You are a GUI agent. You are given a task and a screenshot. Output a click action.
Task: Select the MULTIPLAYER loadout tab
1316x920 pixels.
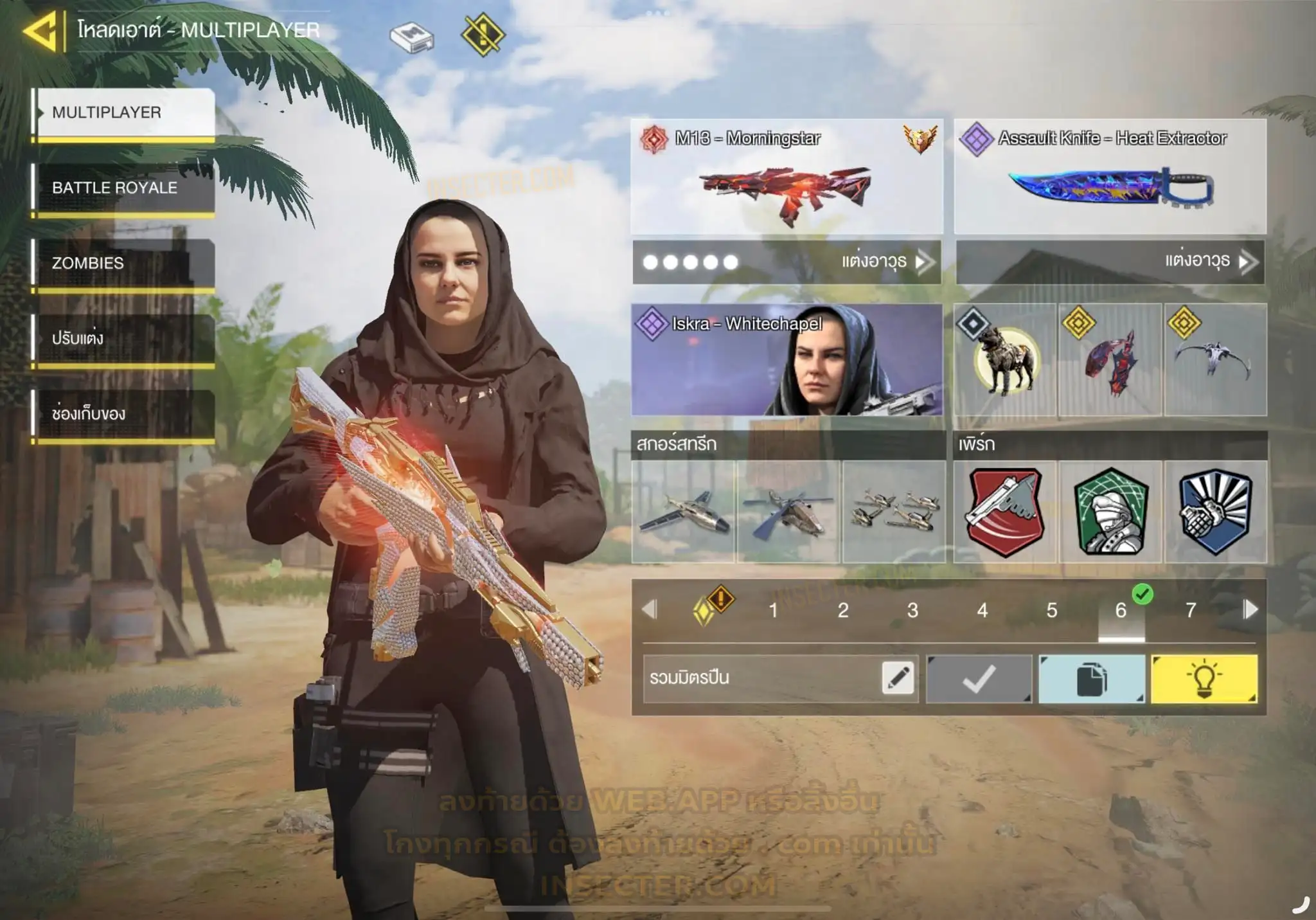tap(123, 113)
